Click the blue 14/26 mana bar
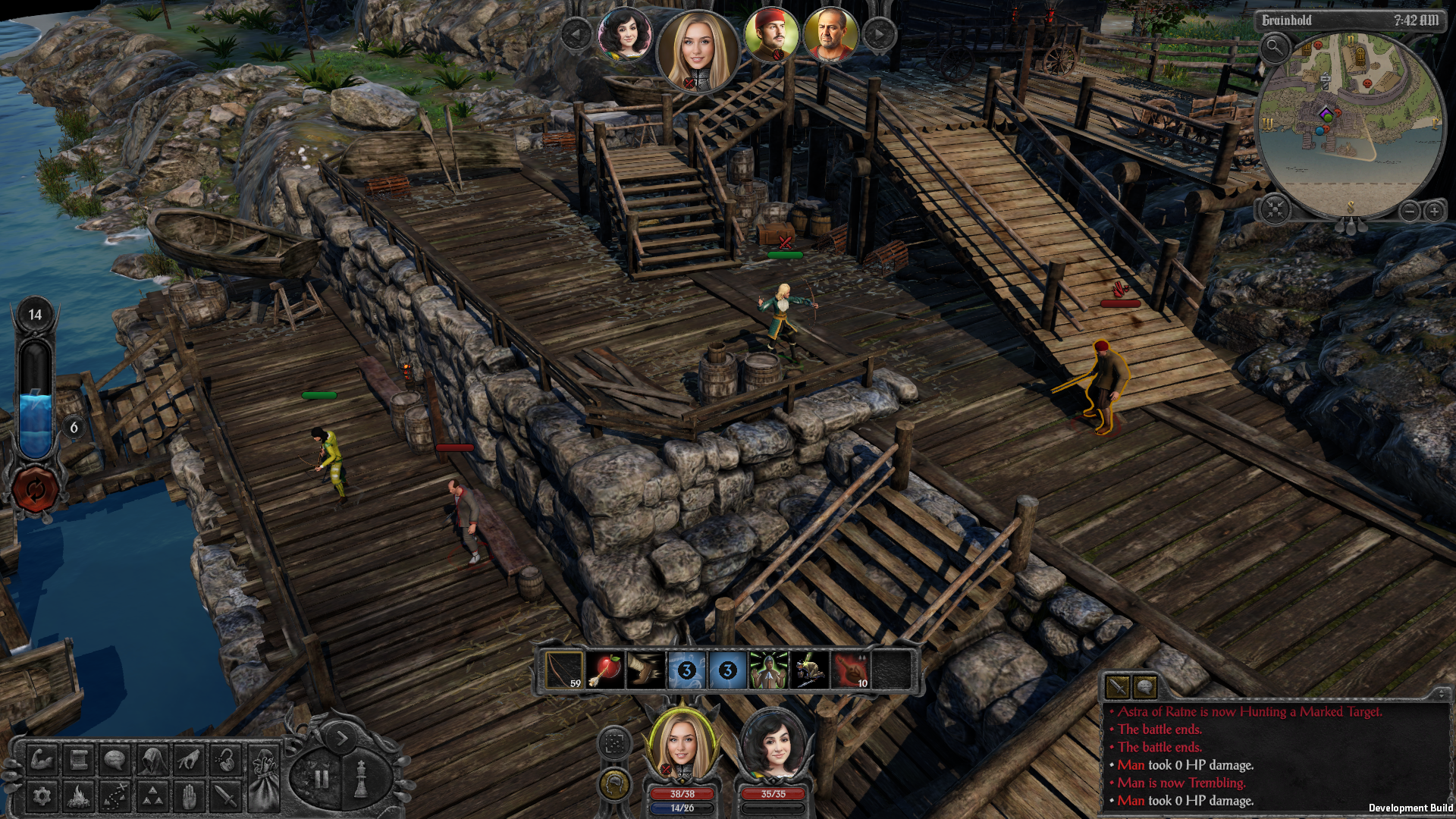The image size is (1456, 819). pos(681,808)
